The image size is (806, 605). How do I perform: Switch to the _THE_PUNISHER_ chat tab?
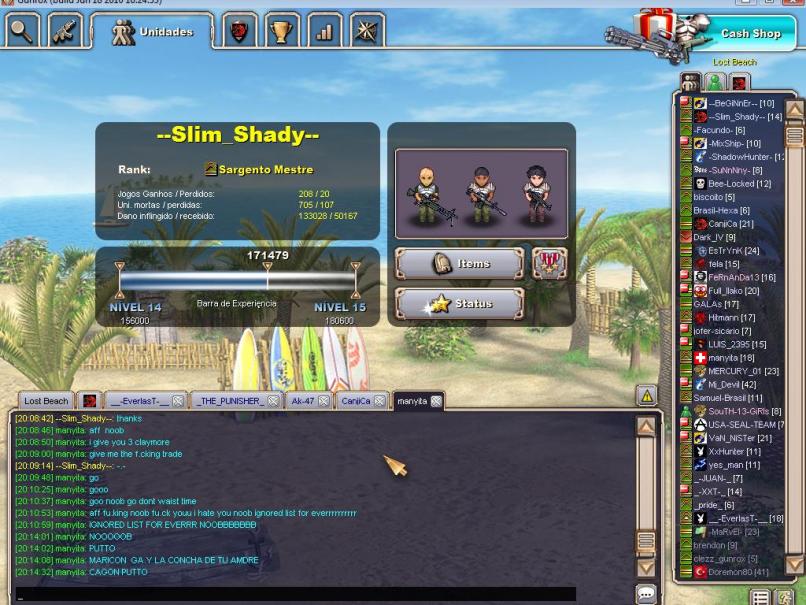click(x=230, y=401)
